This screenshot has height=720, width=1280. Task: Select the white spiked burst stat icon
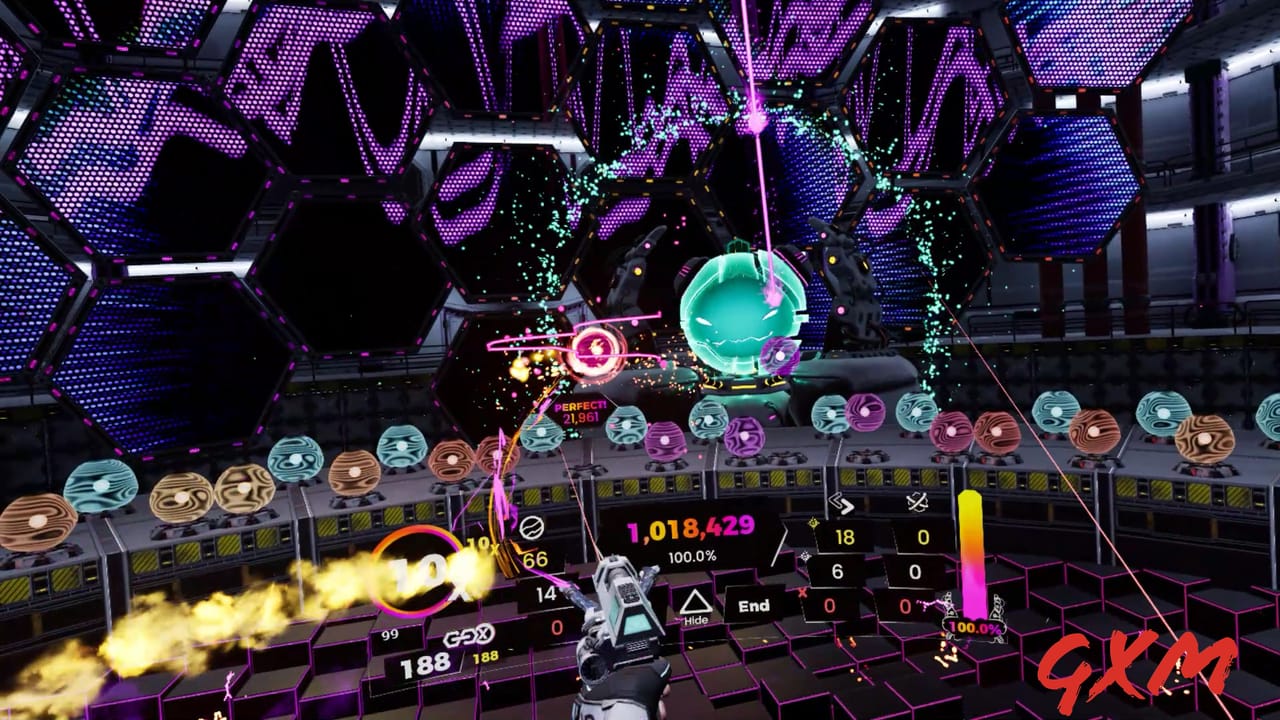tap(804, 556)
